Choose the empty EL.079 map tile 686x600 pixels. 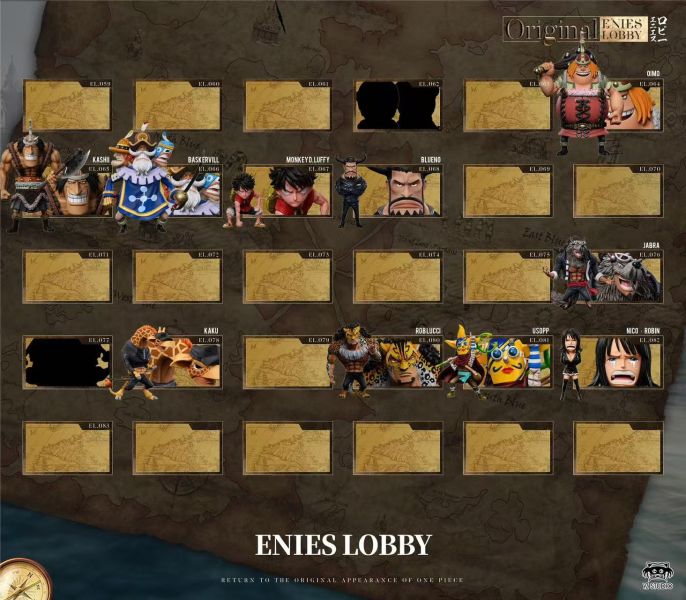287,362
